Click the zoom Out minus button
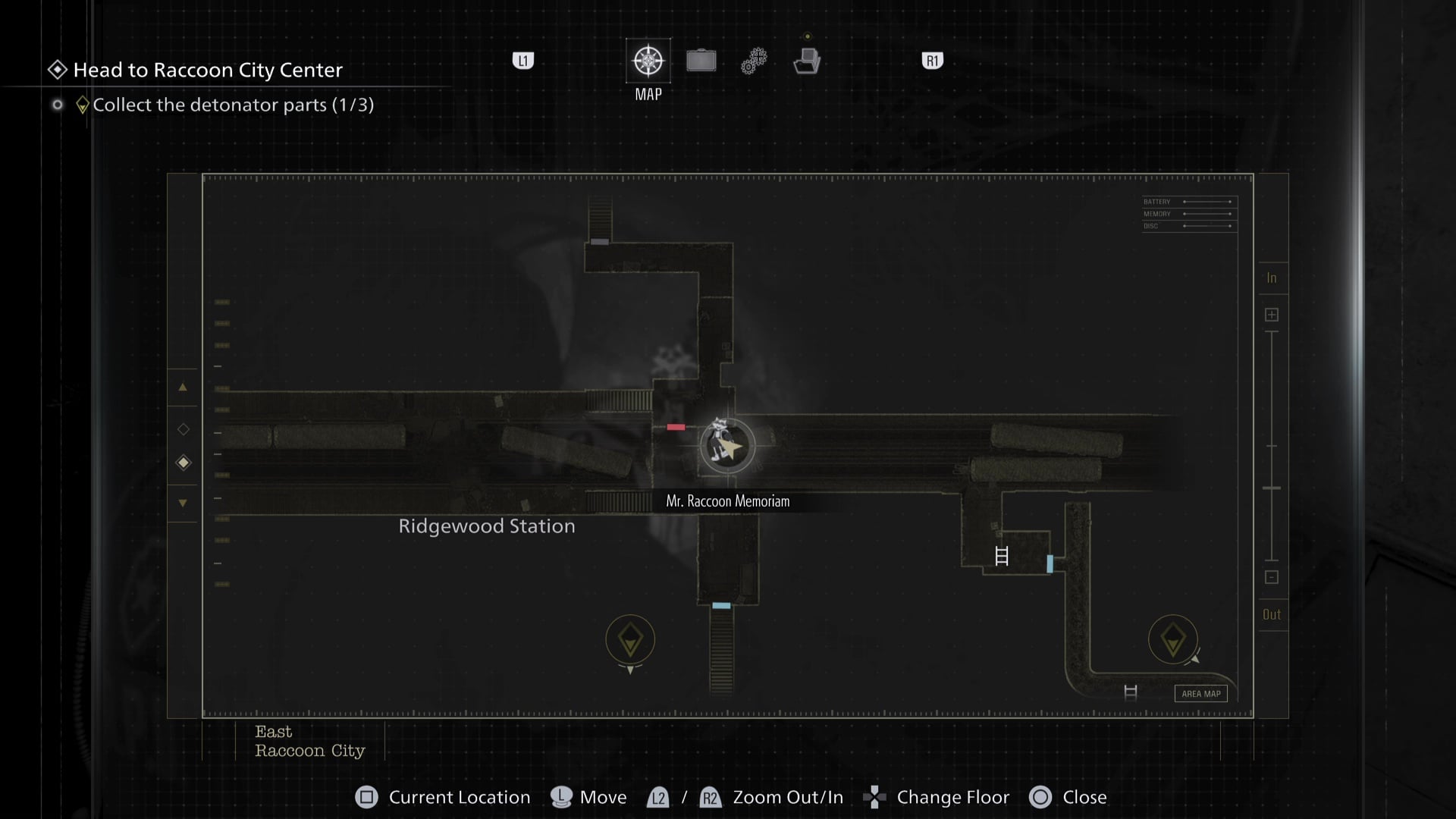This screenshot has height=819, width=1456. (x=1272, y=577)
